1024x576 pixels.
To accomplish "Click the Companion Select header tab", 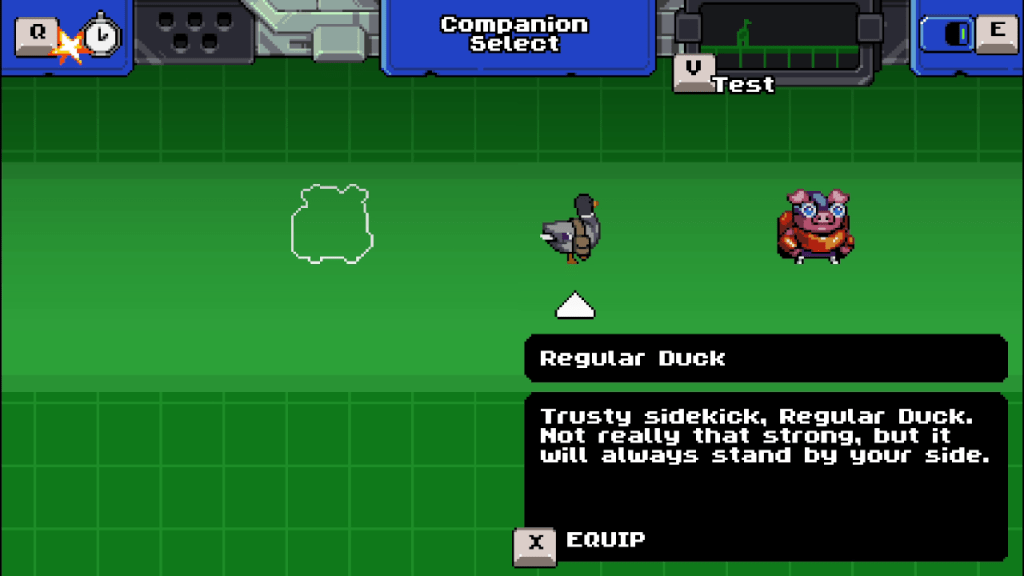I will [x=514, y=34].
